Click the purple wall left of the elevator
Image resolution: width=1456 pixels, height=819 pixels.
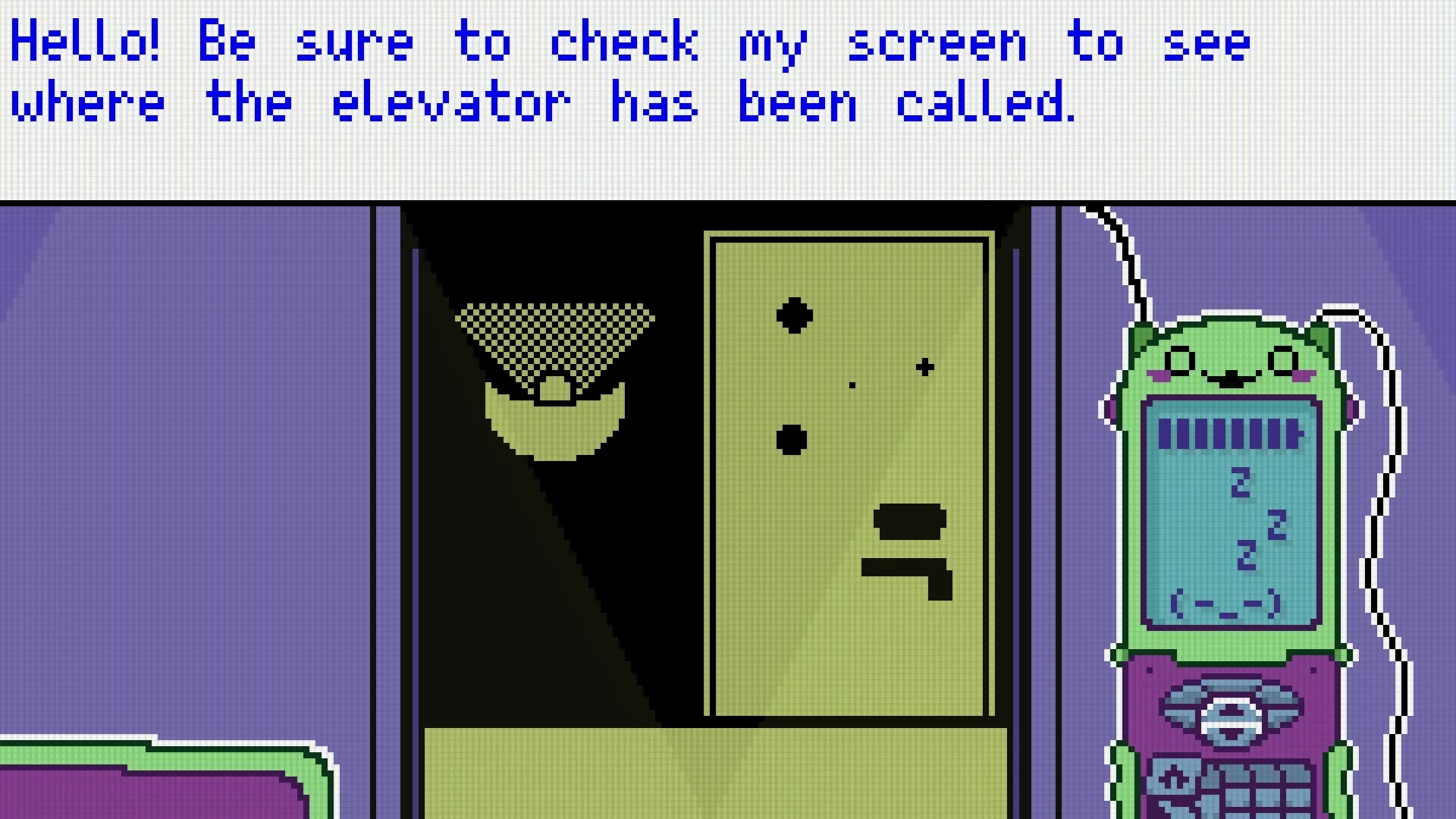[190, 455]
